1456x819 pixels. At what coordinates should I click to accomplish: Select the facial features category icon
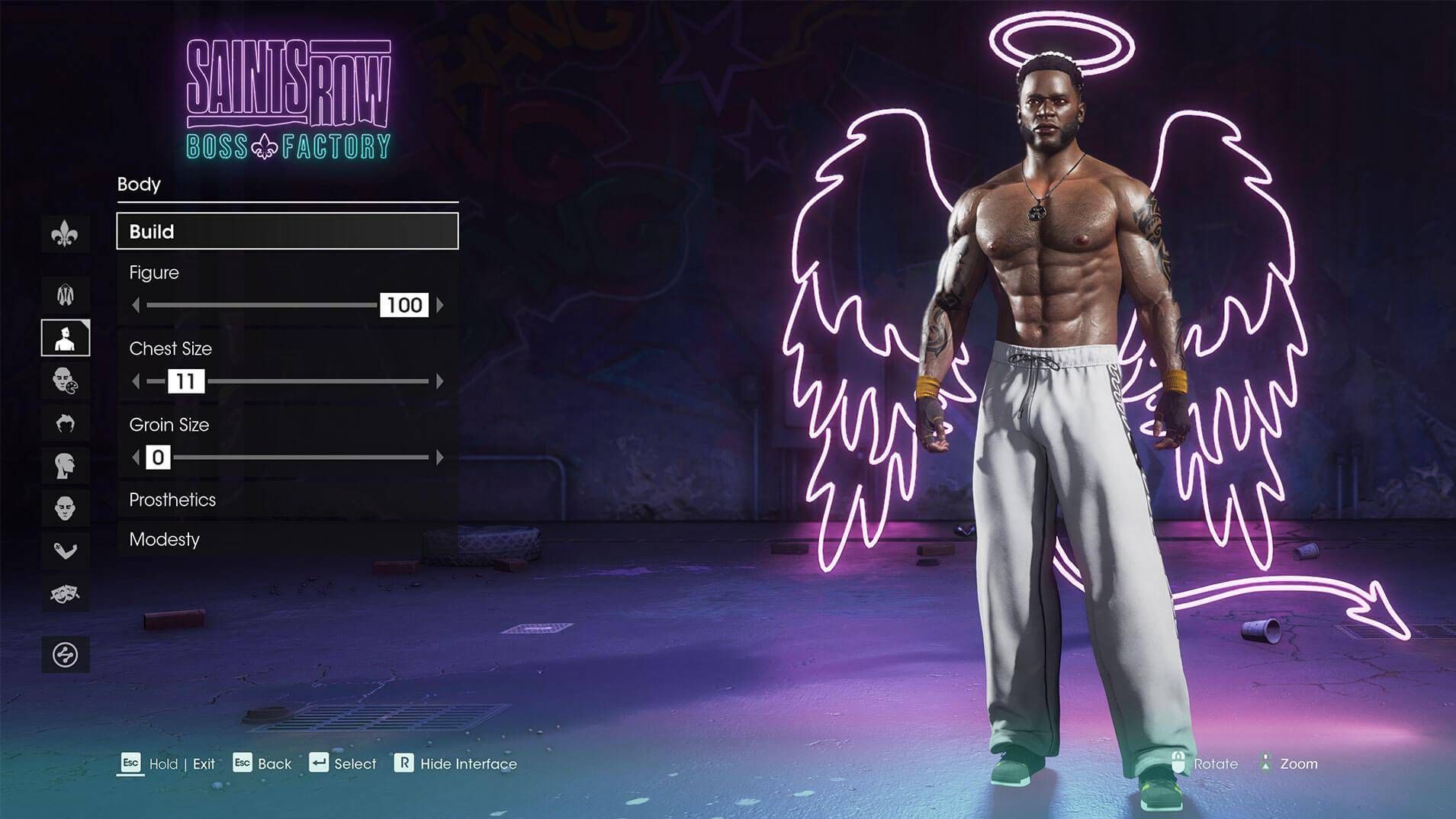[x=66, y=506]
